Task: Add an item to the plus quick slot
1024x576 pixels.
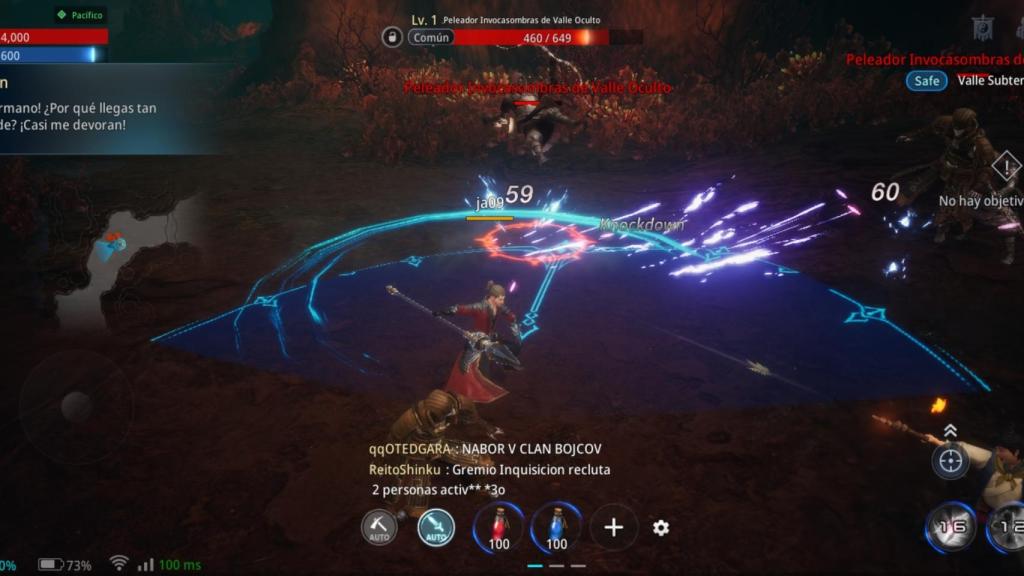Action: pos(614,527)
